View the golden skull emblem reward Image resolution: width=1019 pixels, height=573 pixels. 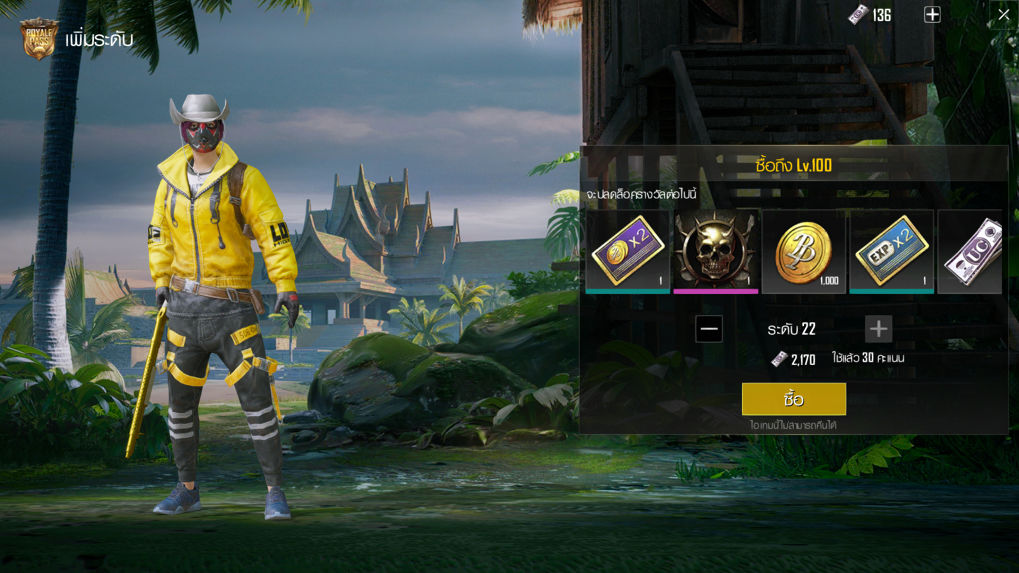pyautogui.click(x=715, y=251)
